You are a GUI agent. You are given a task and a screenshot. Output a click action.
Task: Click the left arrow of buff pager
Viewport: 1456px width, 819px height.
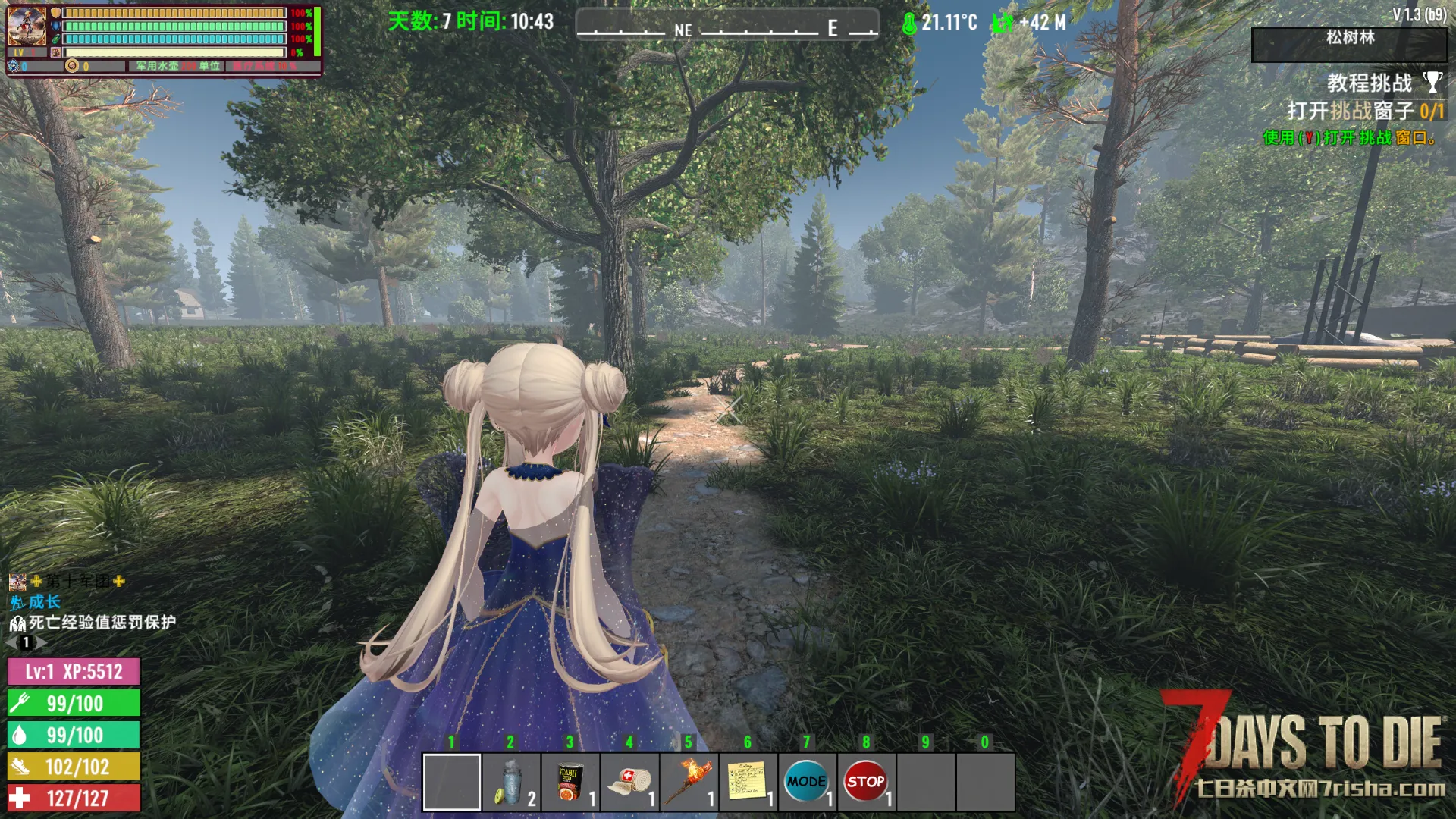(x=11, y=642)
